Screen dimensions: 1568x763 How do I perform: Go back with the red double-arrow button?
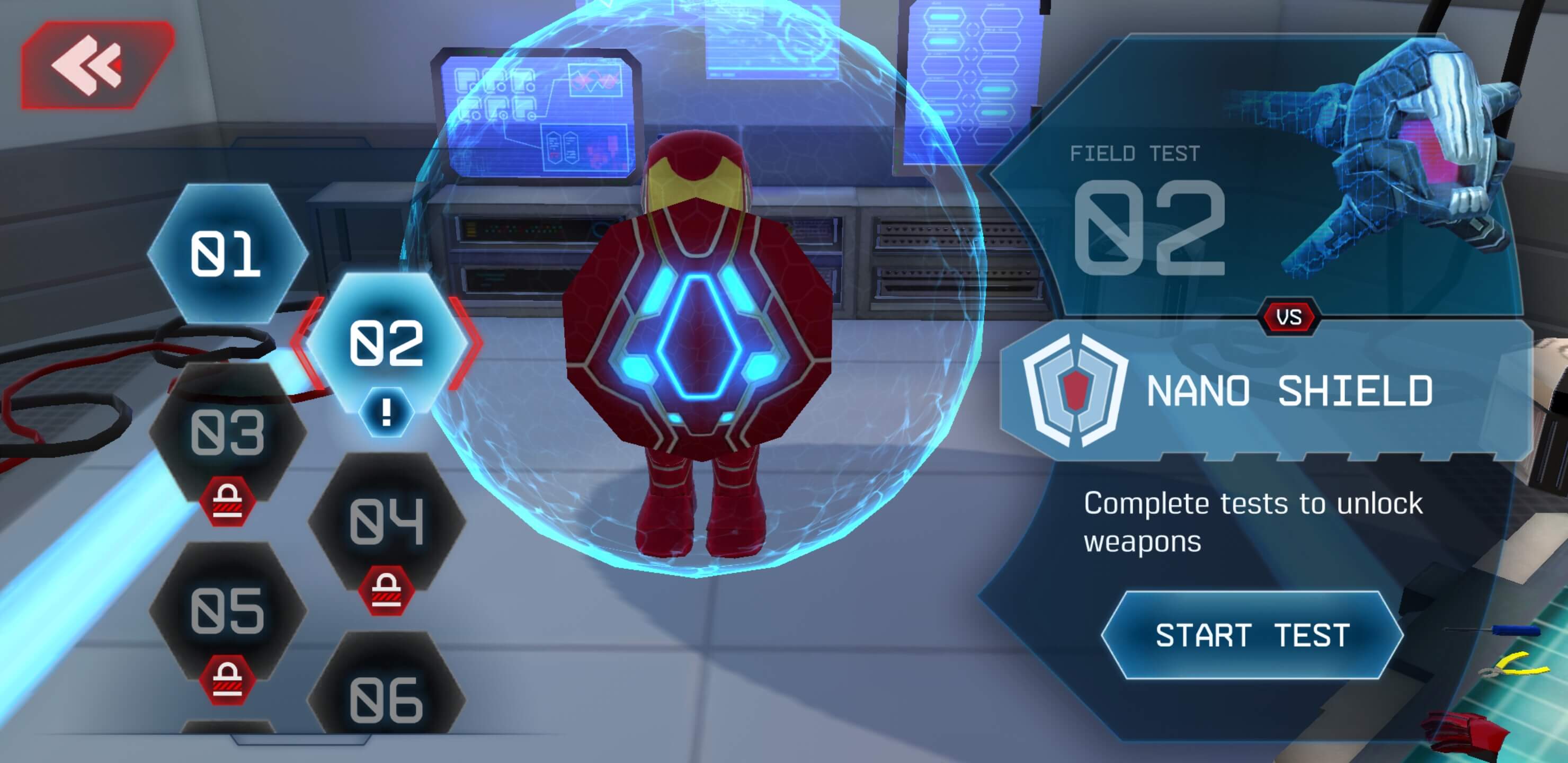[96, 65]
